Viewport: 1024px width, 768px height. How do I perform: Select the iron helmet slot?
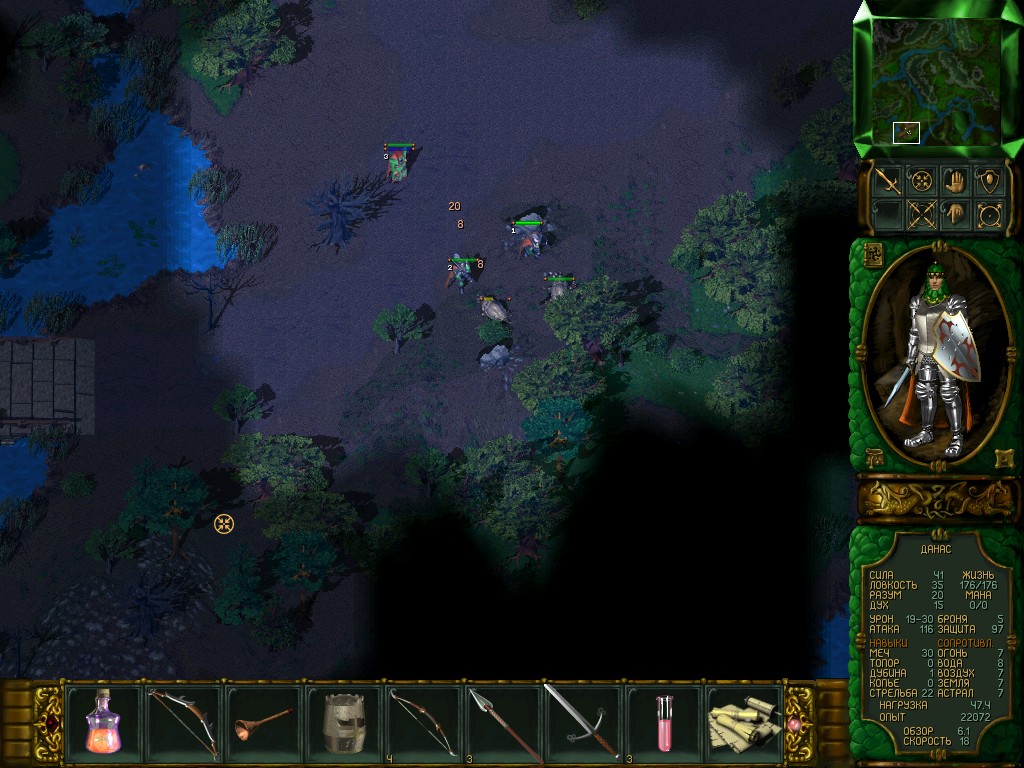pyautogui.click(x=343, y=720)
